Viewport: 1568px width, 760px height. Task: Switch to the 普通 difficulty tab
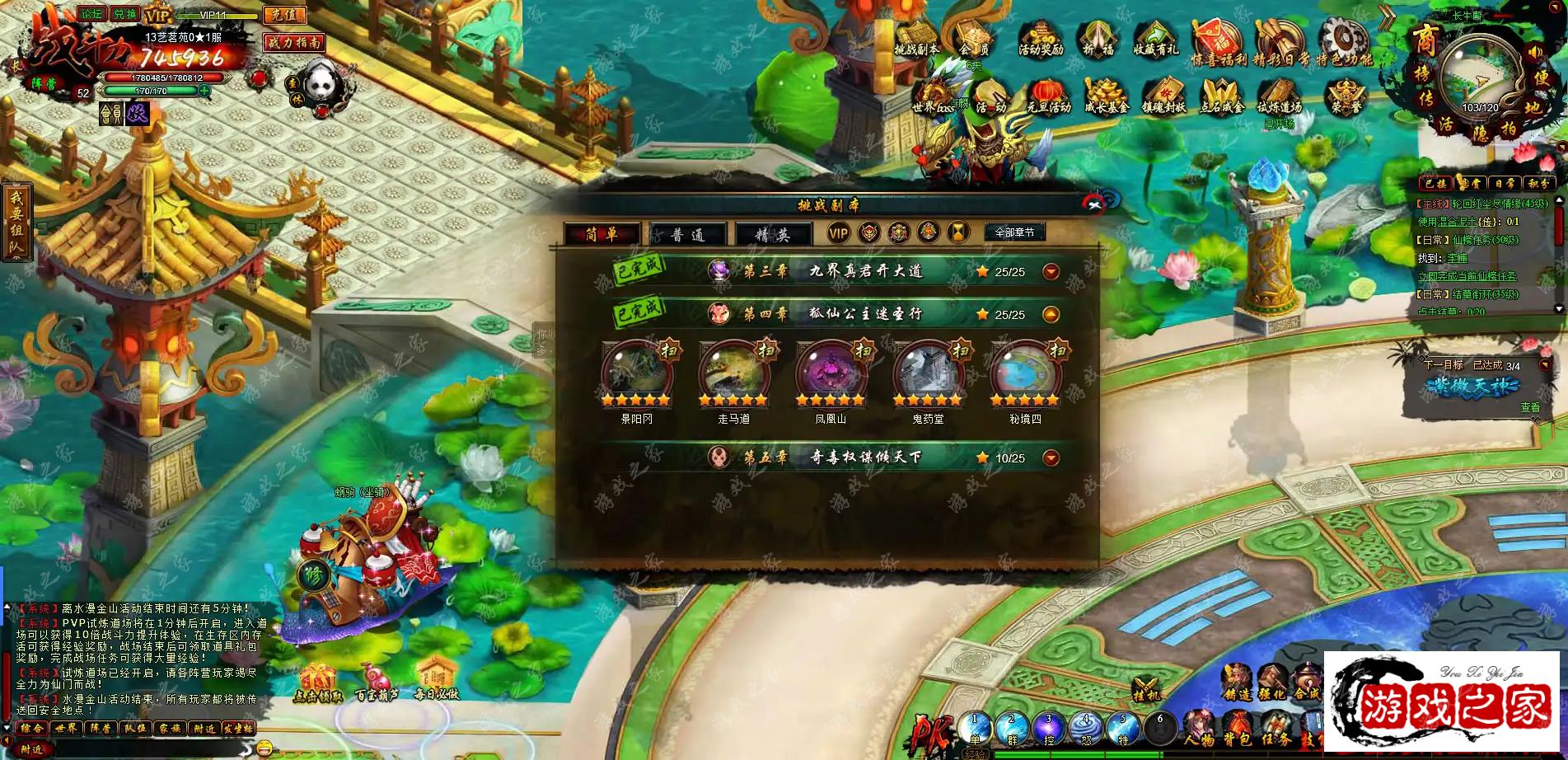(687, 235)
